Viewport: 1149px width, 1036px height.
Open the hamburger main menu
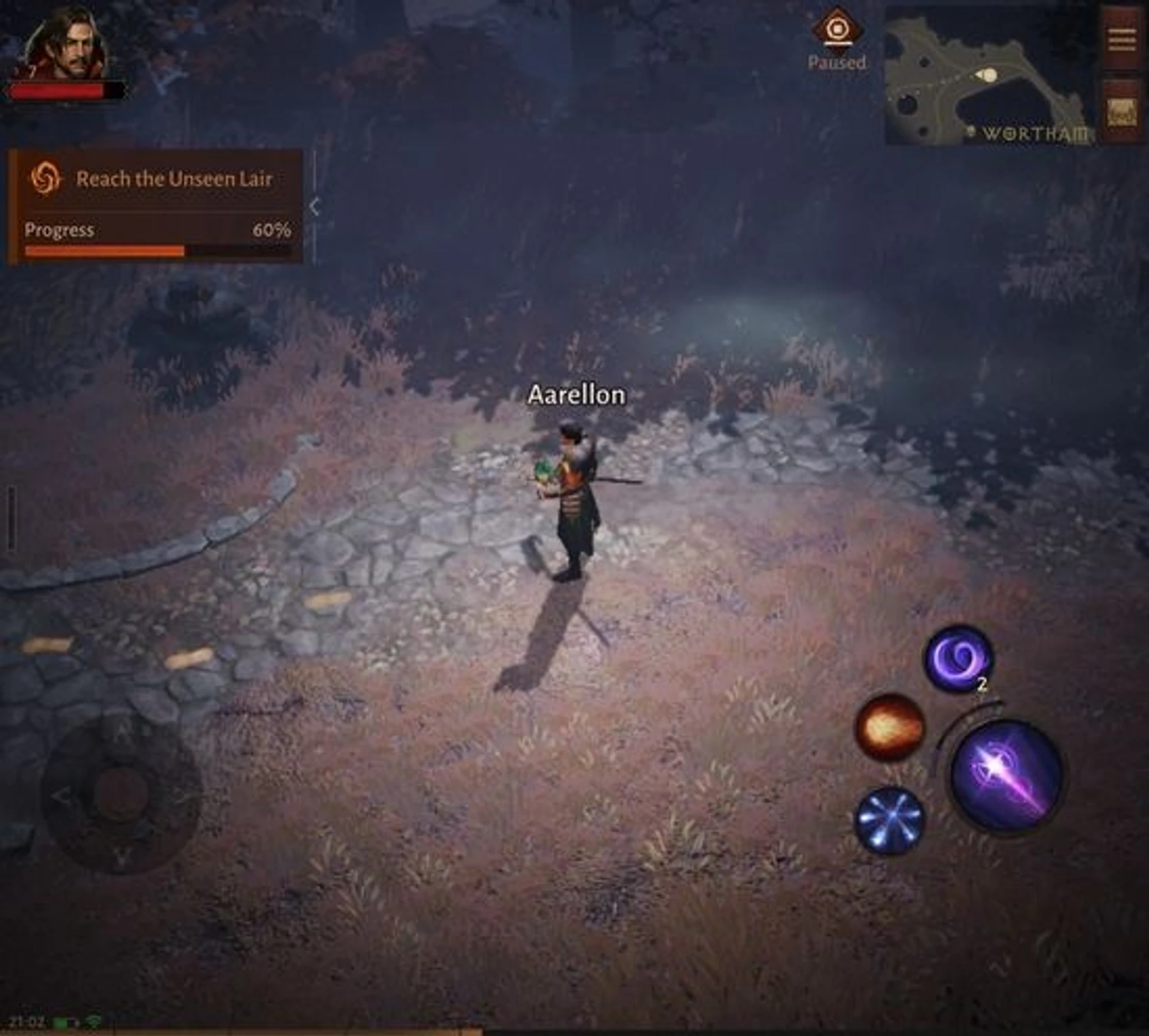point(1121,40)
